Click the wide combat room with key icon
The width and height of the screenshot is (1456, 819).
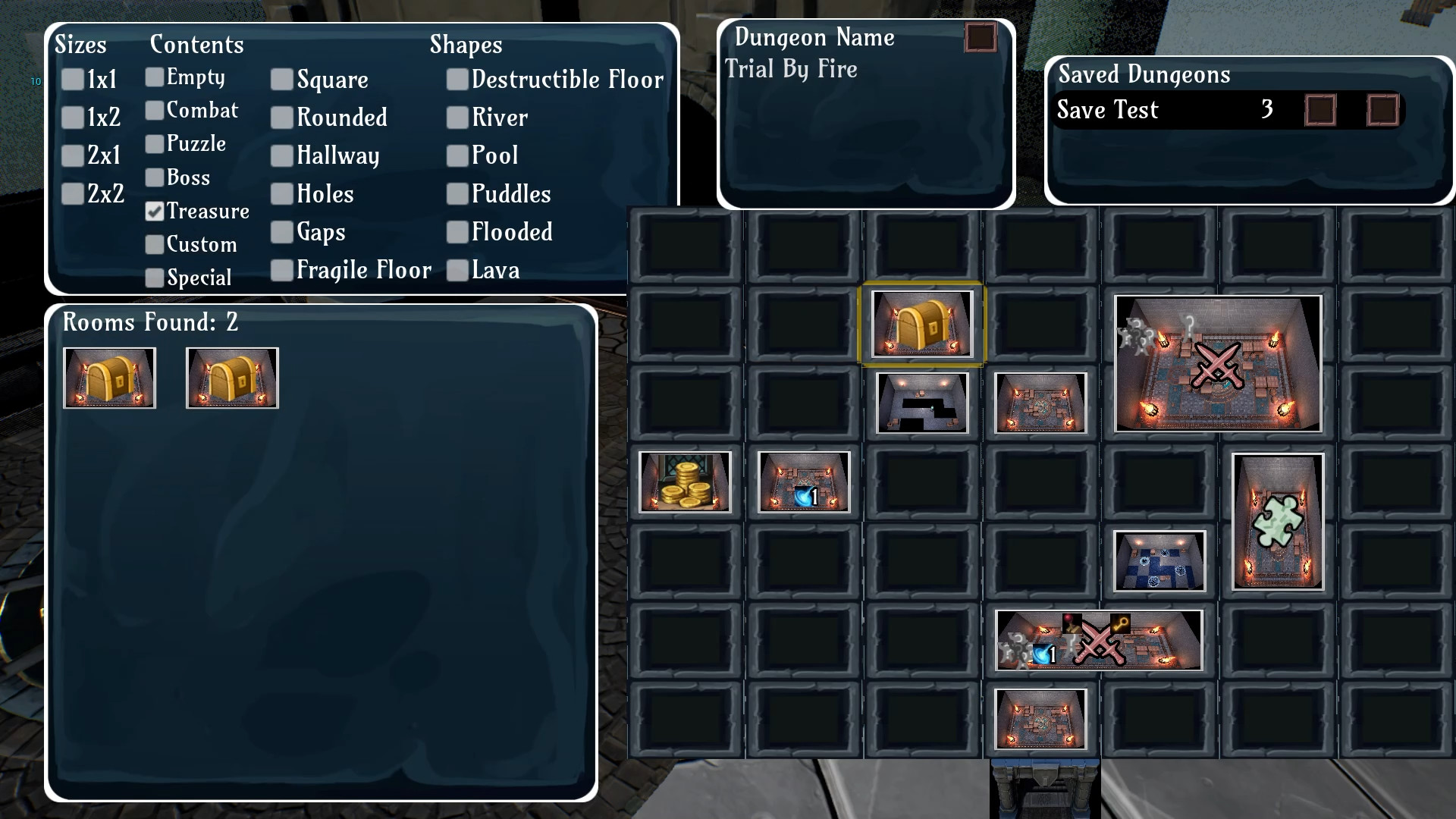[x=1097, y=641]
